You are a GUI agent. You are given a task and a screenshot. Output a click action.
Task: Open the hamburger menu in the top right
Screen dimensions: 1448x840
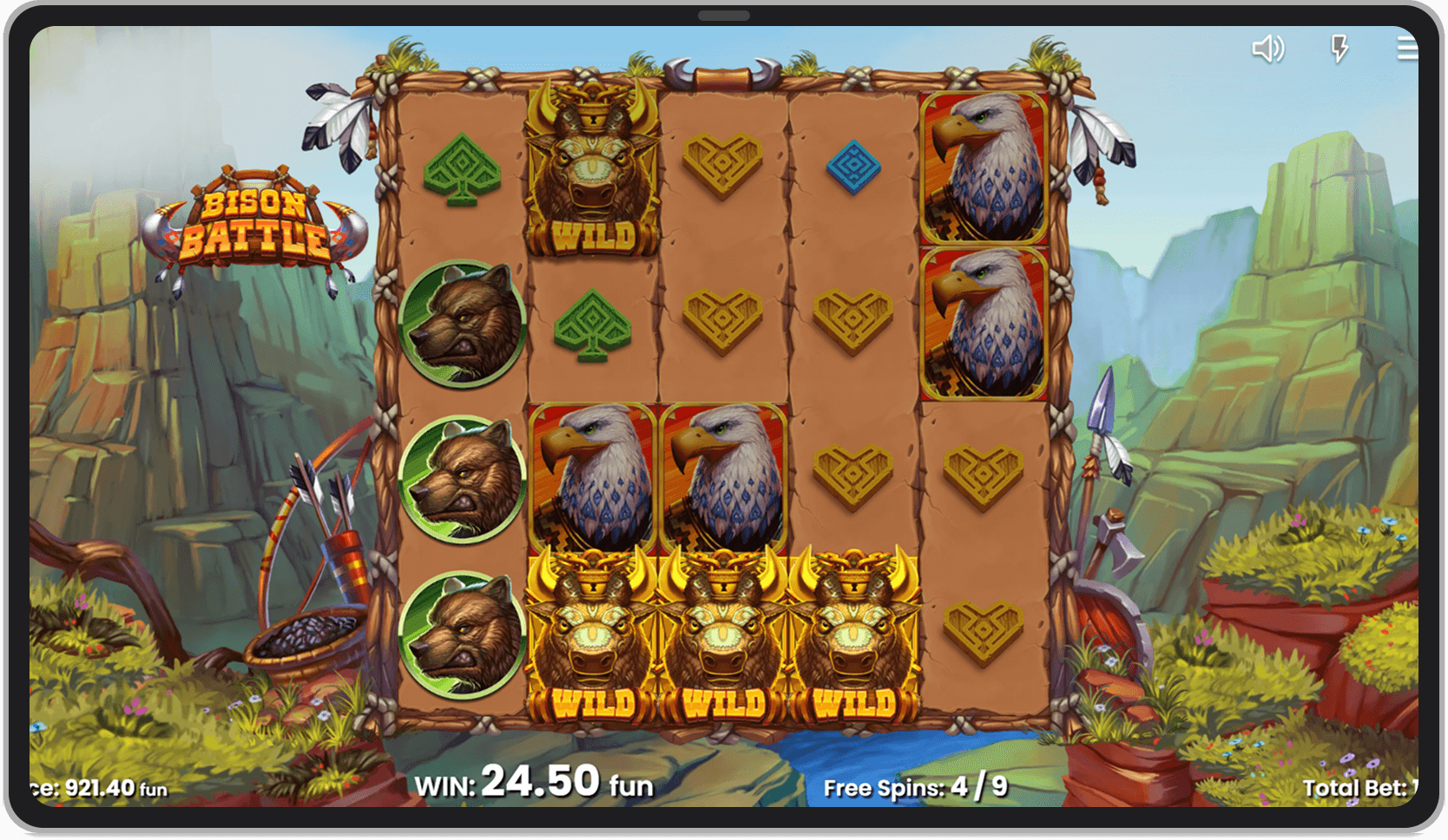point(1406,49)
